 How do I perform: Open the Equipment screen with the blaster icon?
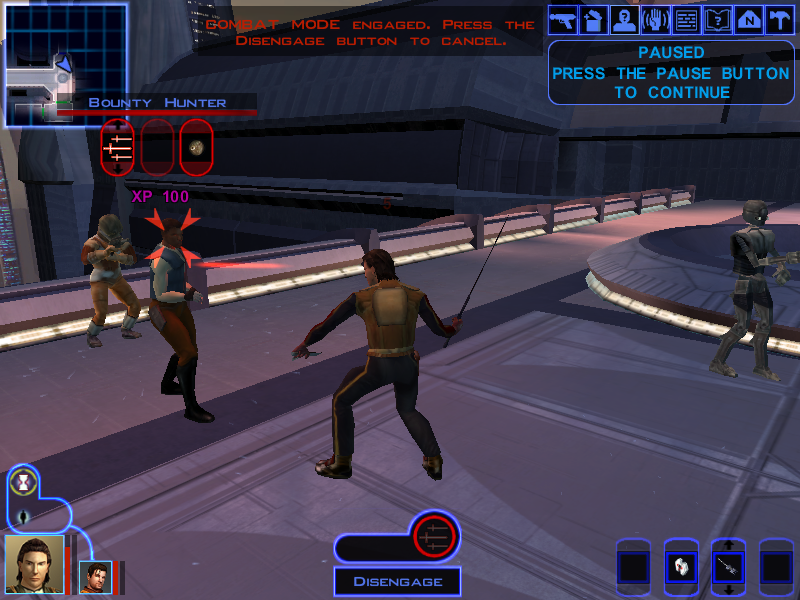tap(564, 20)
